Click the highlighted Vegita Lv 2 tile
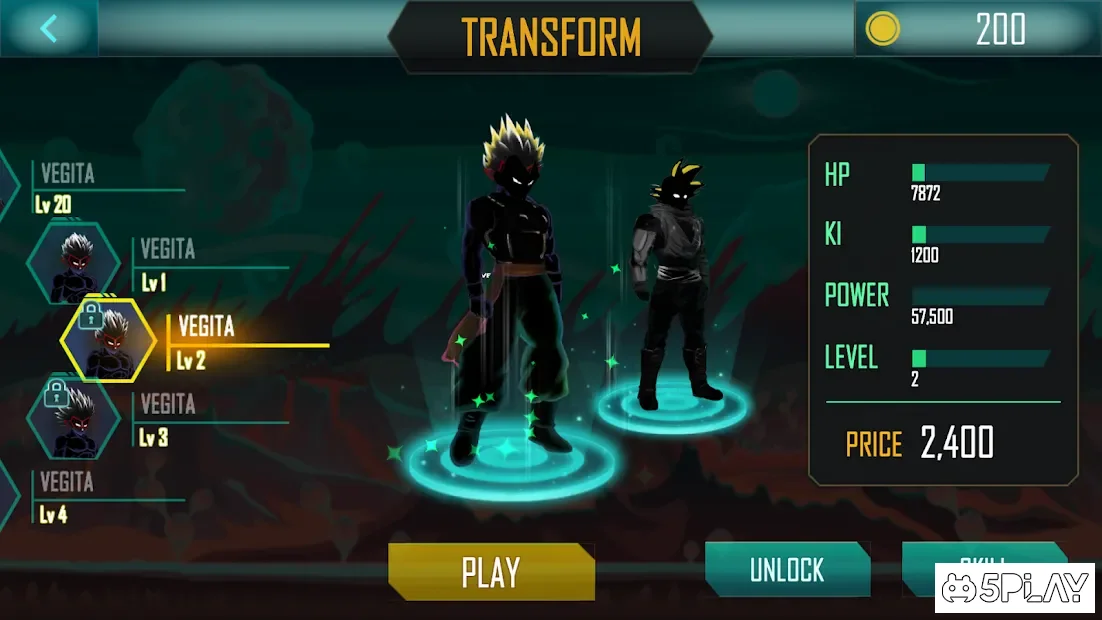1102x620 pixels. point(108,340)
